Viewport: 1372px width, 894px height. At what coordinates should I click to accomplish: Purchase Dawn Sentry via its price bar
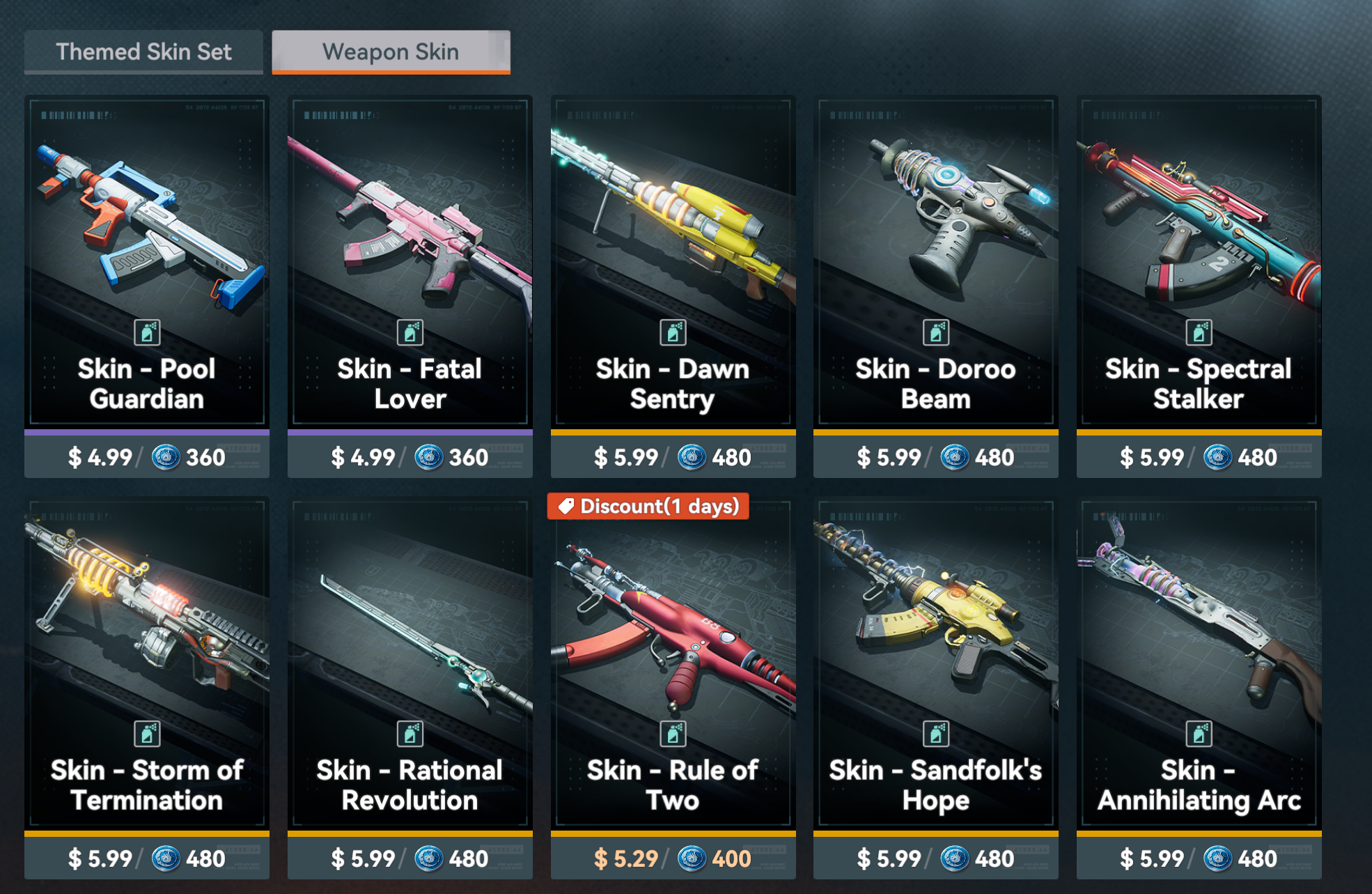coord(673,457)
